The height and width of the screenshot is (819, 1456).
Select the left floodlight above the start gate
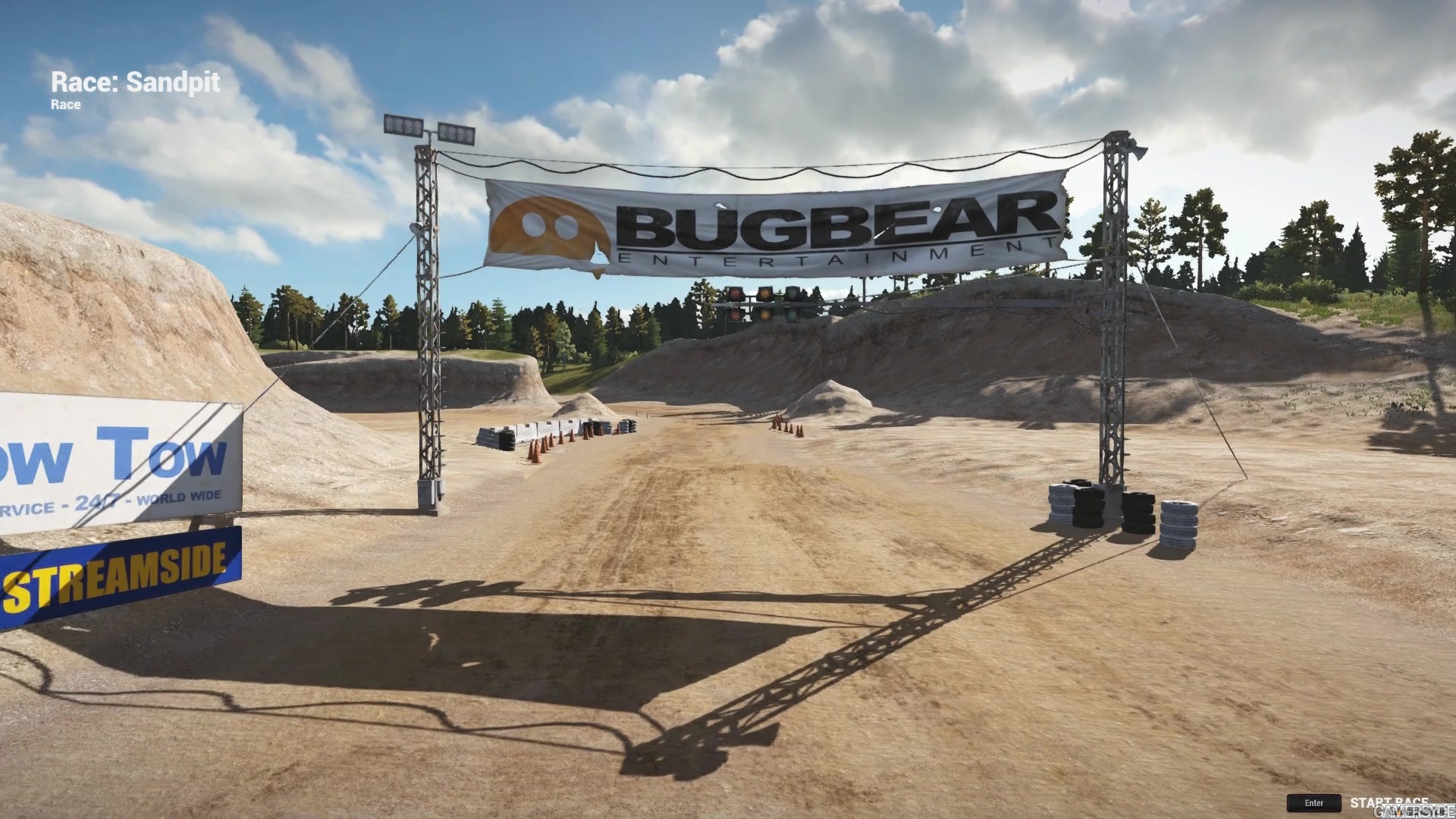pos(402,125)
